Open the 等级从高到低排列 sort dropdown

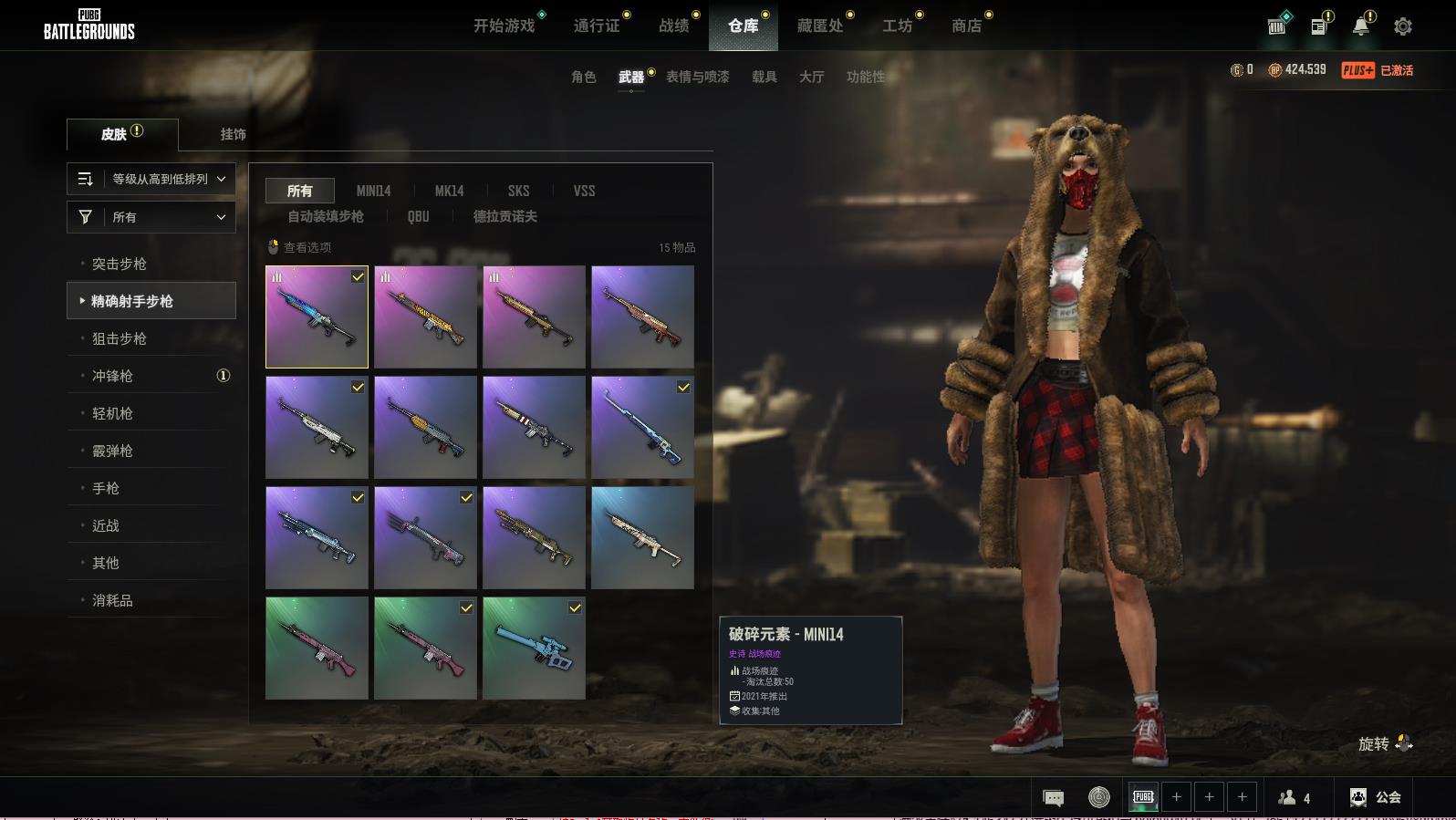[151, 179]
